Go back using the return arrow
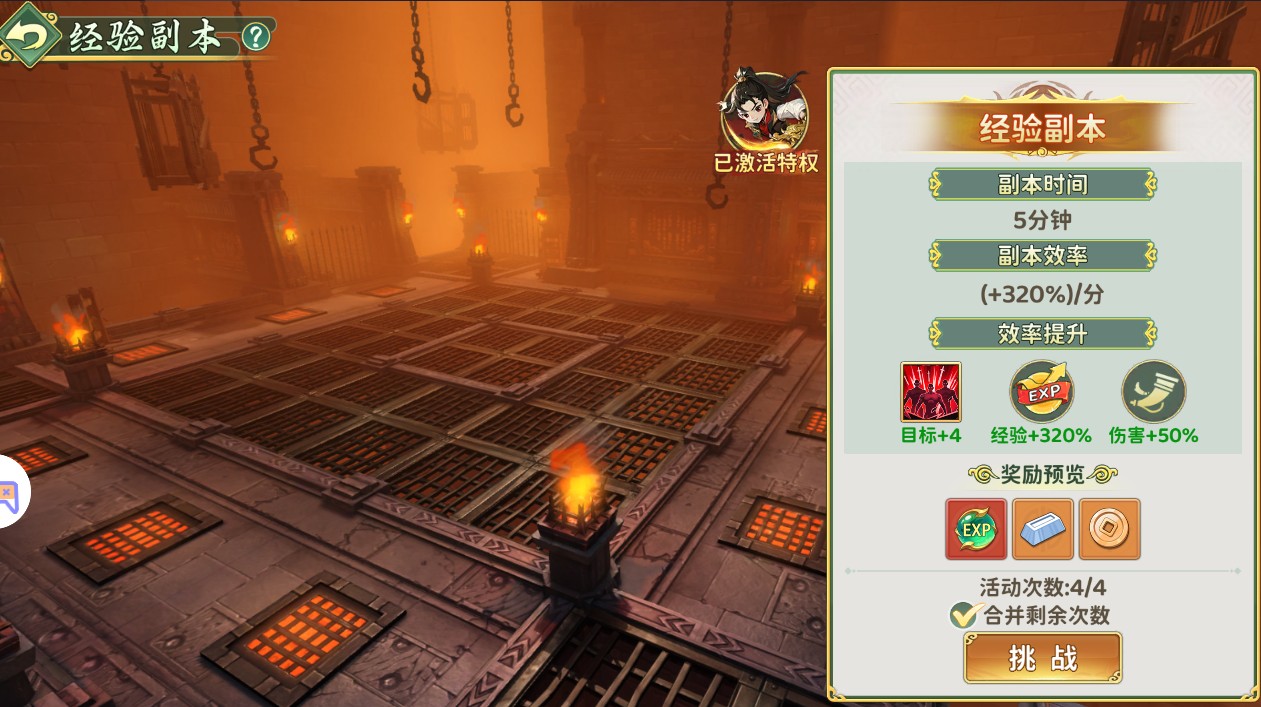The width and height of the screenshot is (1261, 707). (28, 36)
